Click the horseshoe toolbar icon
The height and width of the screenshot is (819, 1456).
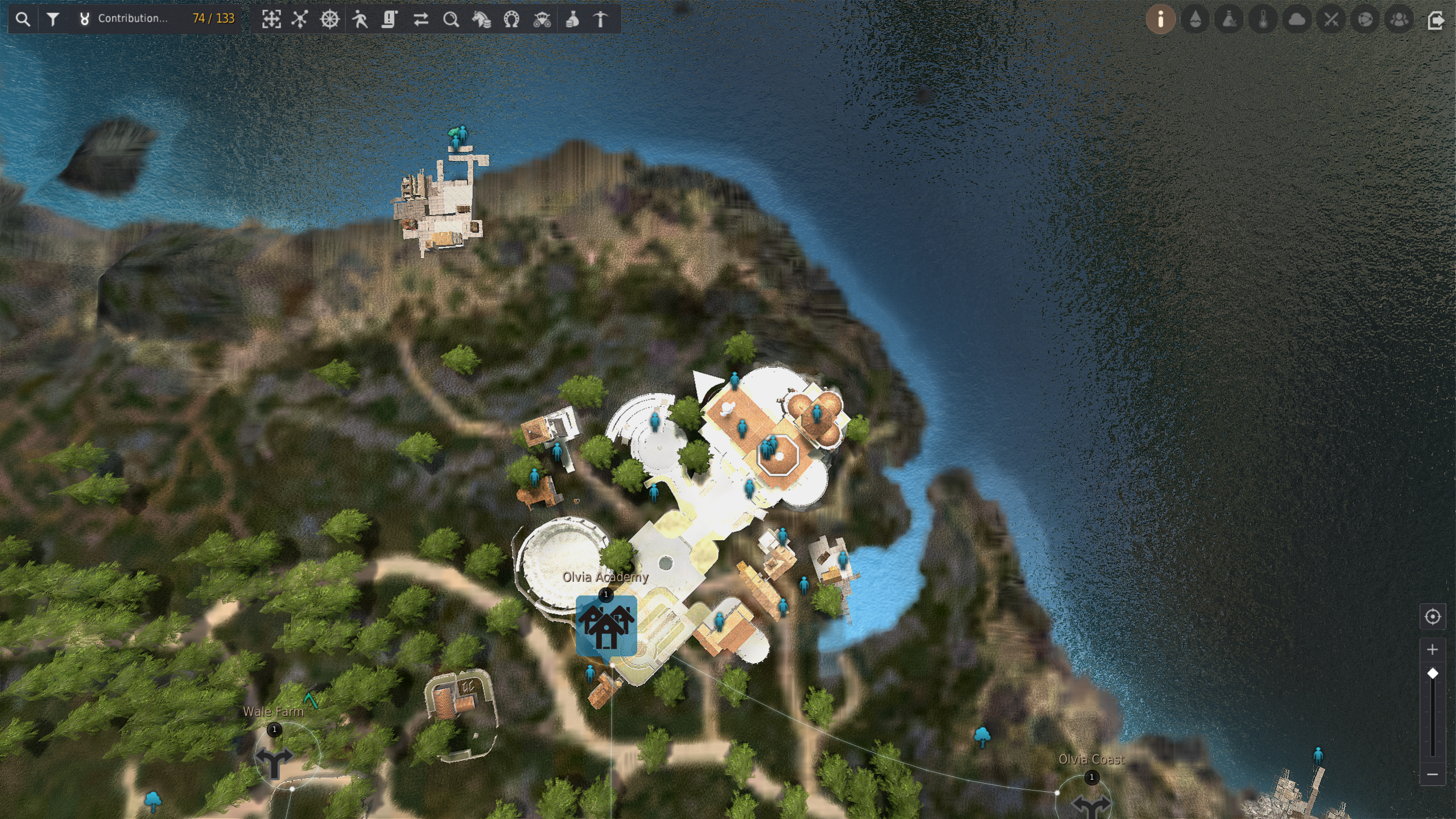(512, 19)
